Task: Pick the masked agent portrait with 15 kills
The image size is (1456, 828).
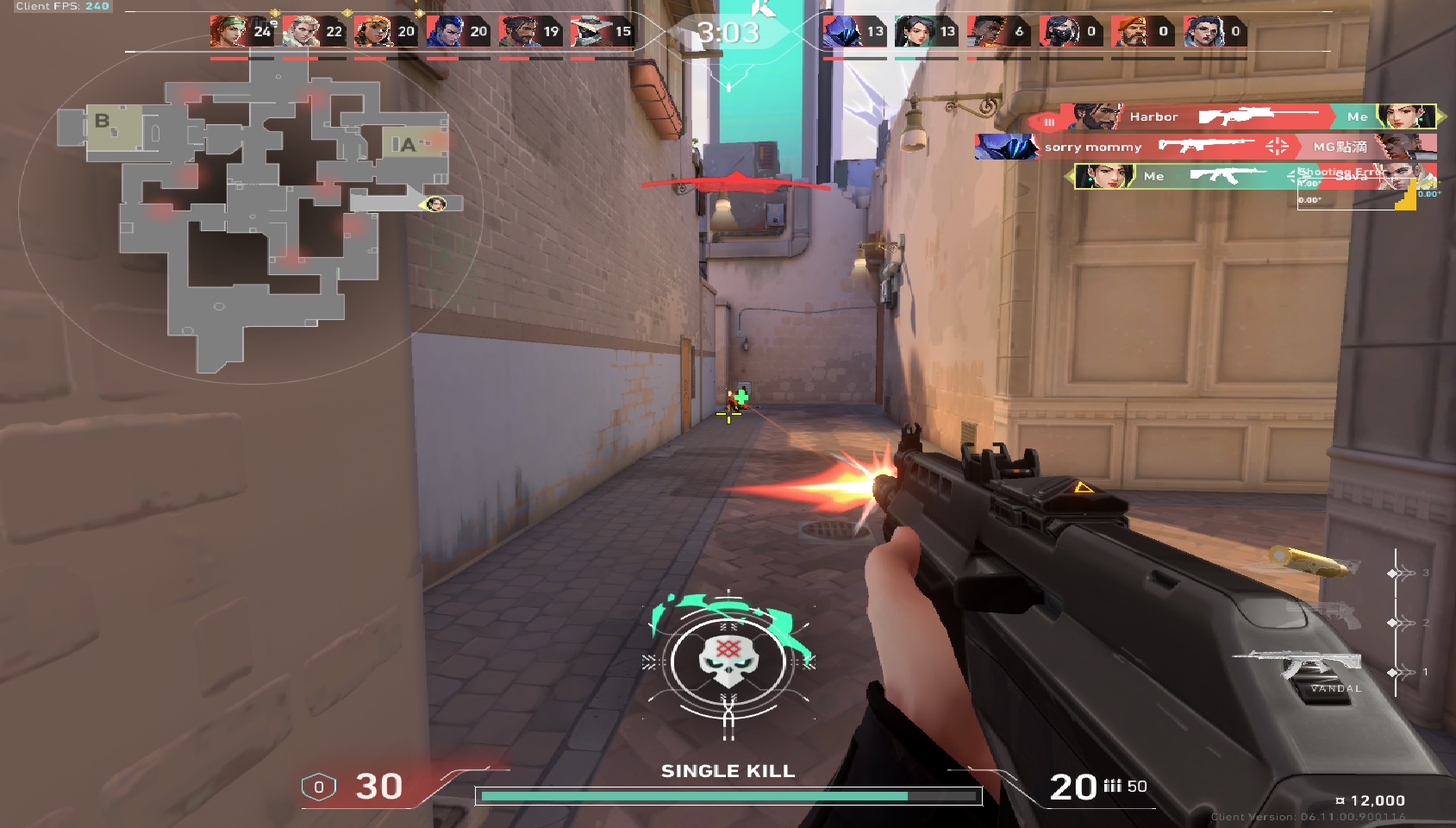Action: tap(590, 32)
